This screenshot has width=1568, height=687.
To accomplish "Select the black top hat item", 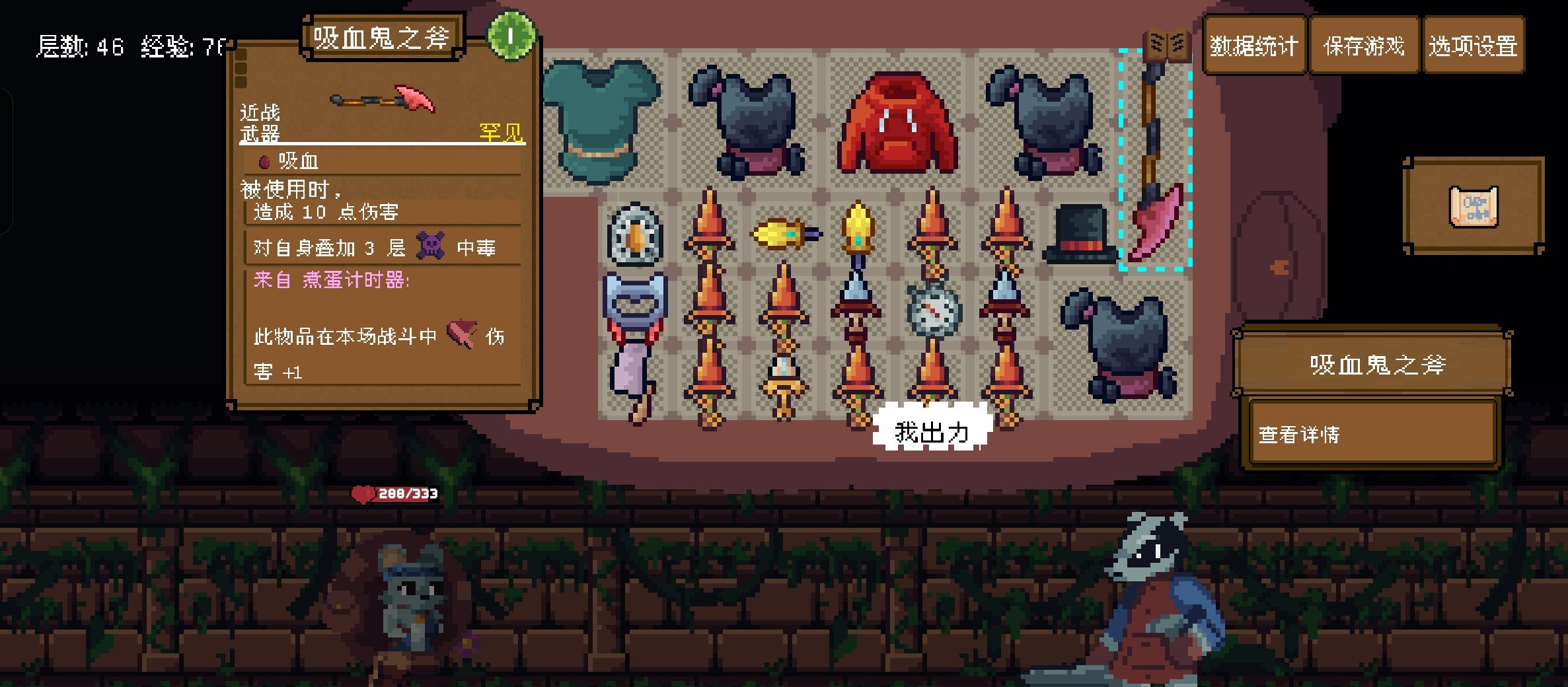I will [x=1080, y=235].
